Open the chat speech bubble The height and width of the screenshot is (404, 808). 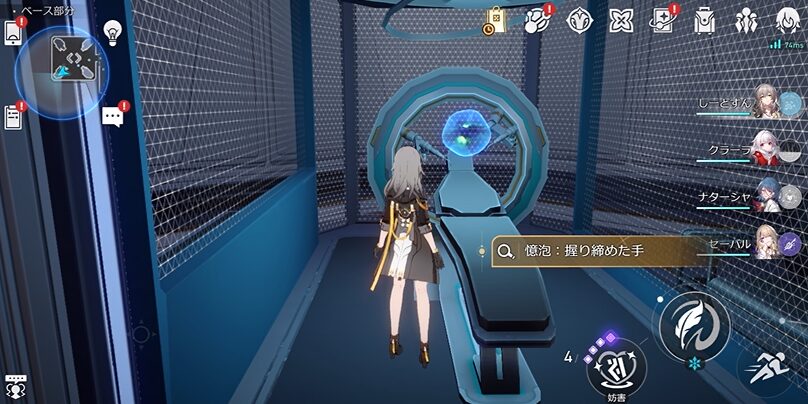[112, 116]
